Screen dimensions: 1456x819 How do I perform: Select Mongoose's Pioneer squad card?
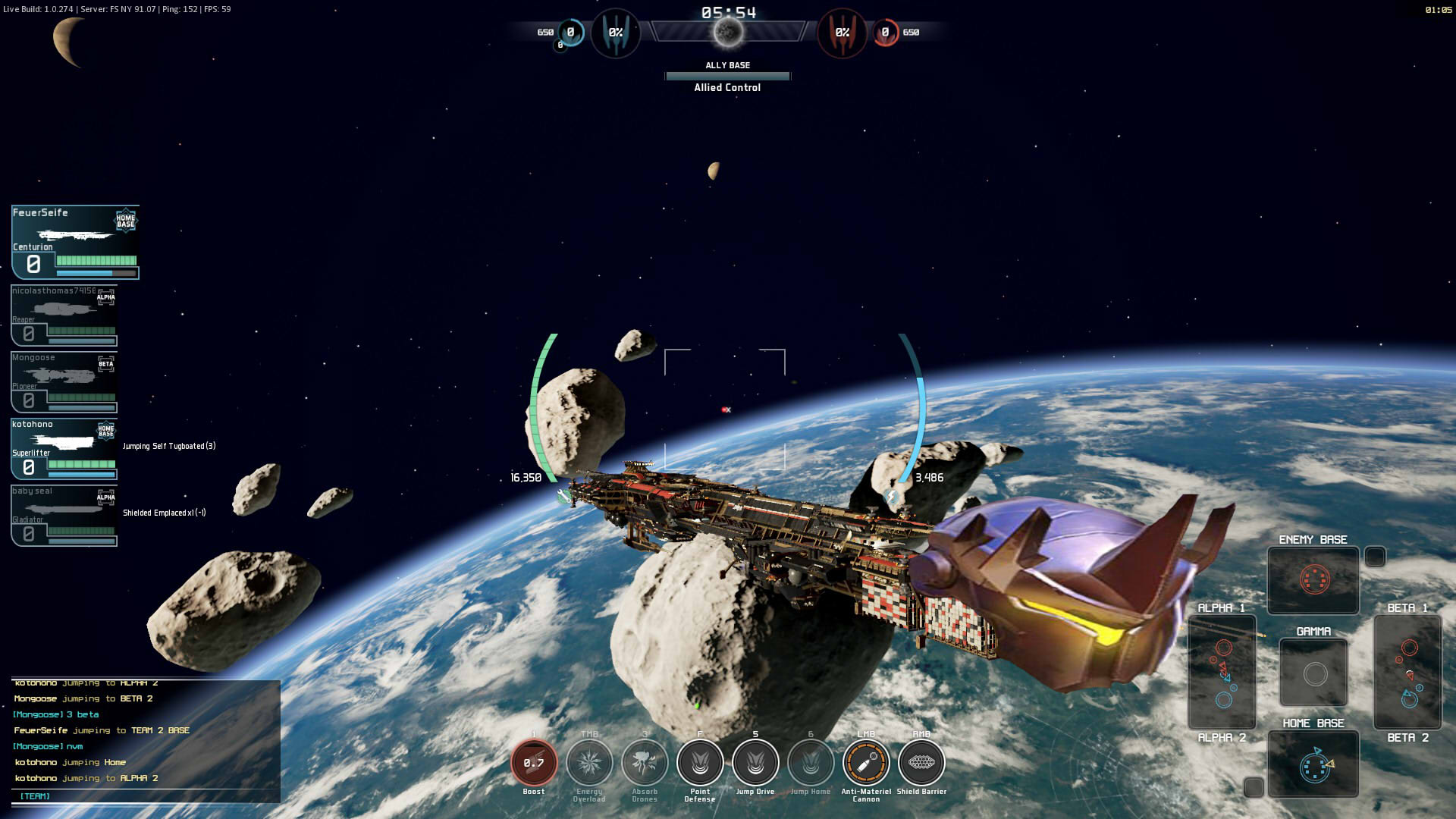64,382
